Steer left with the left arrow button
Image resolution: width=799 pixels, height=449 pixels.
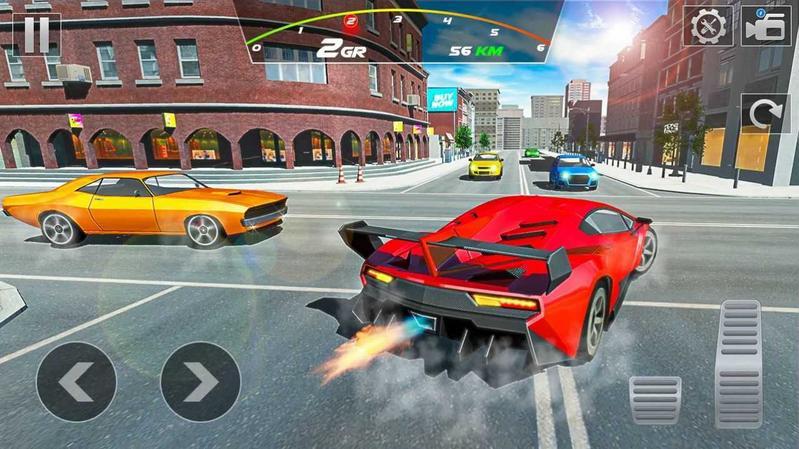pos(76,381)
